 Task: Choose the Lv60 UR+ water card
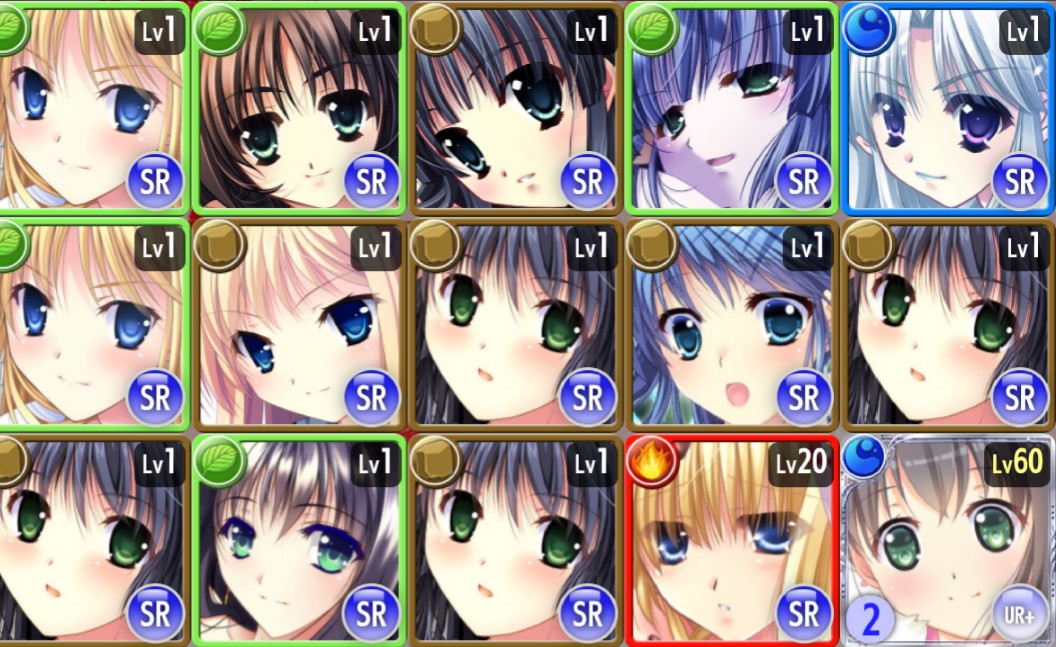(948, 540)
